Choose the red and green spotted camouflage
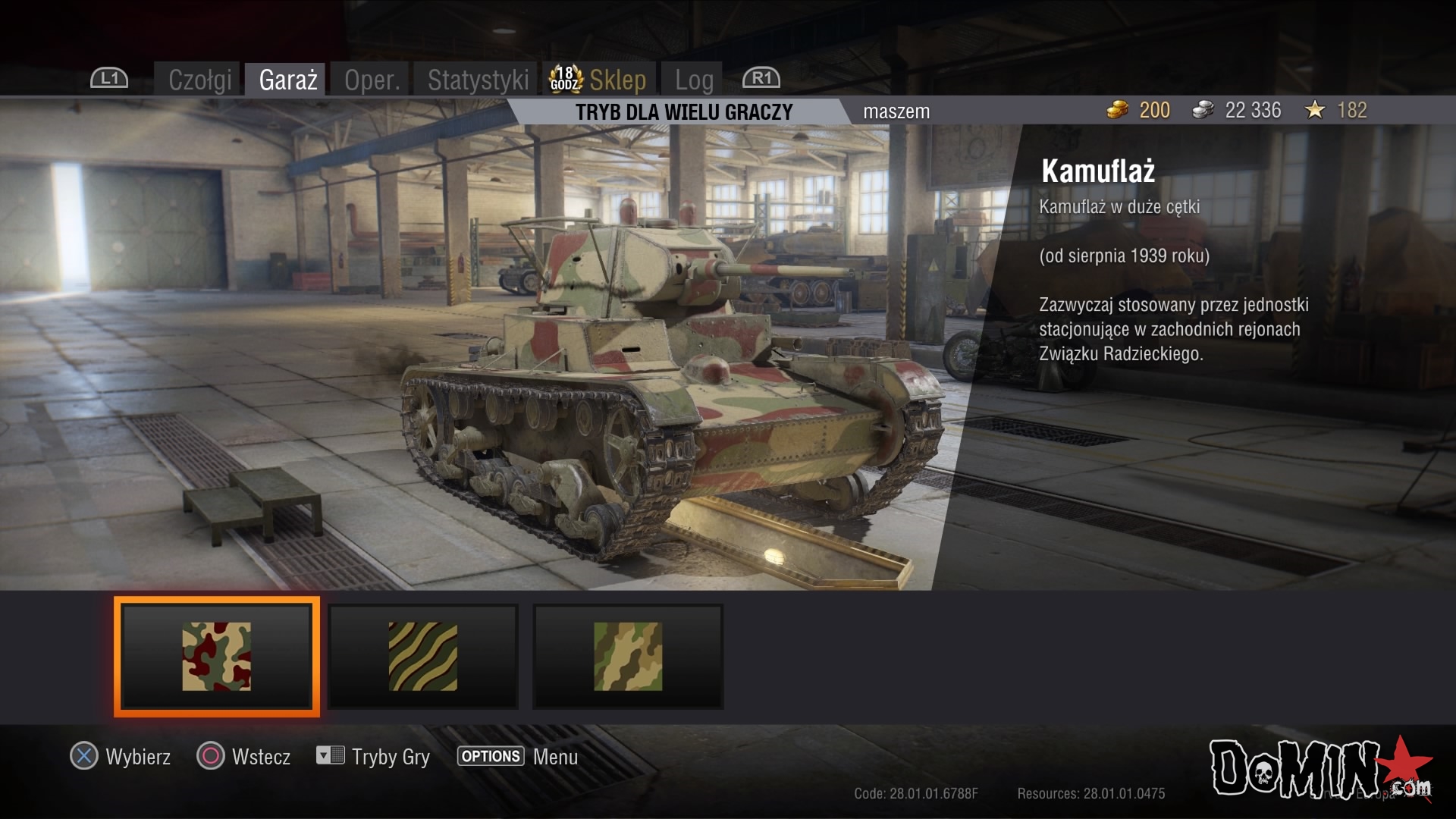 (217, 657)
